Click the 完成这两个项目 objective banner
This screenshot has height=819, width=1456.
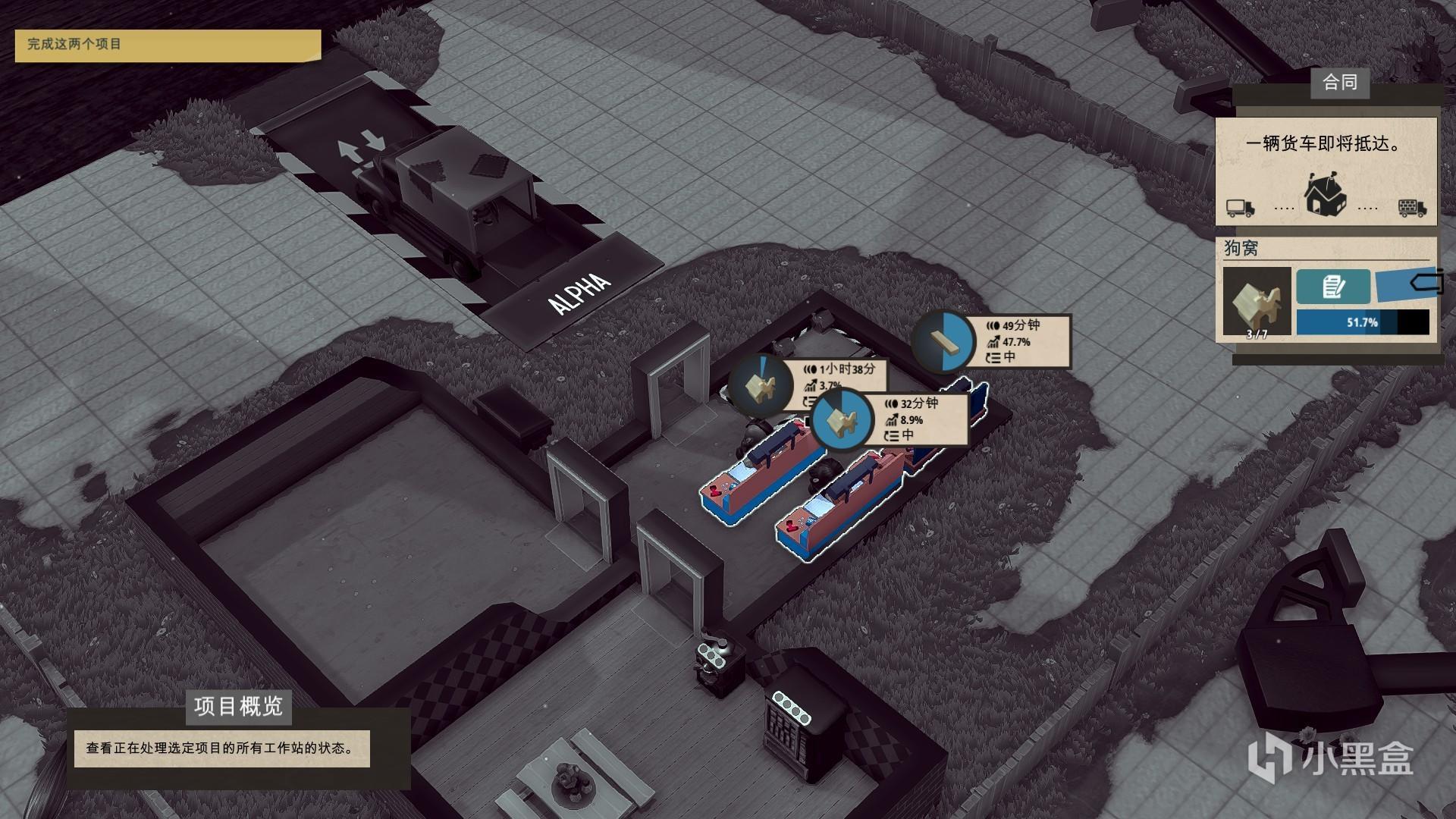(x=168, y=45)
